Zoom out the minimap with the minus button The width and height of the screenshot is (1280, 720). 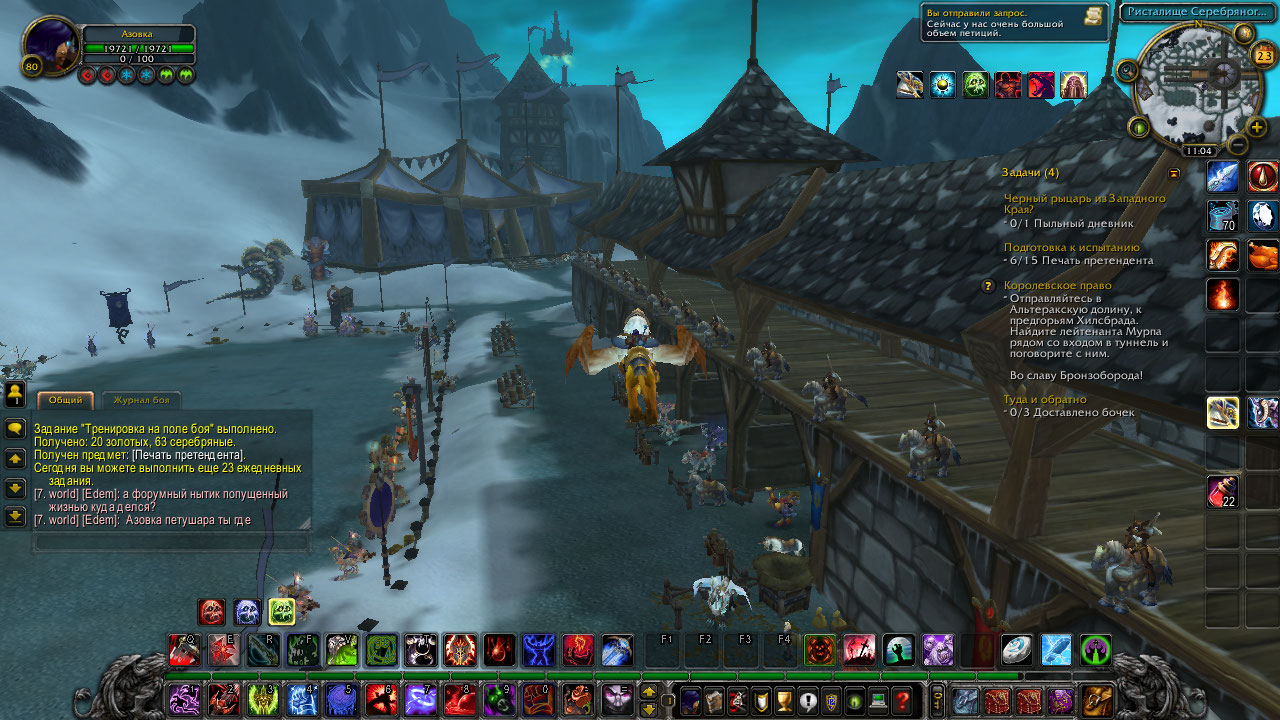[1238, 145]
